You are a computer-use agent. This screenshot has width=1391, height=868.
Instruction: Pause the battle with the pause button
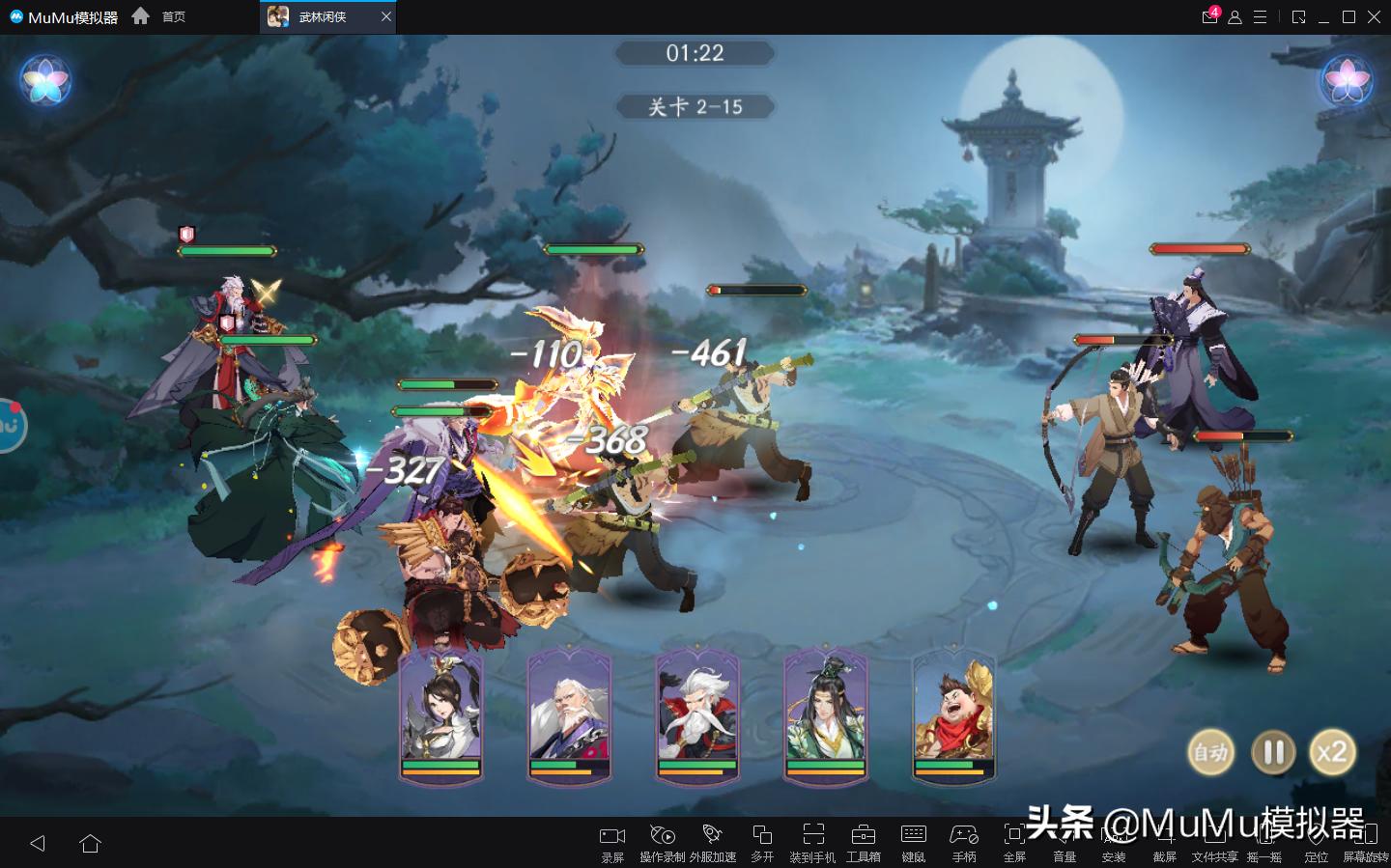click(1272, 752)
